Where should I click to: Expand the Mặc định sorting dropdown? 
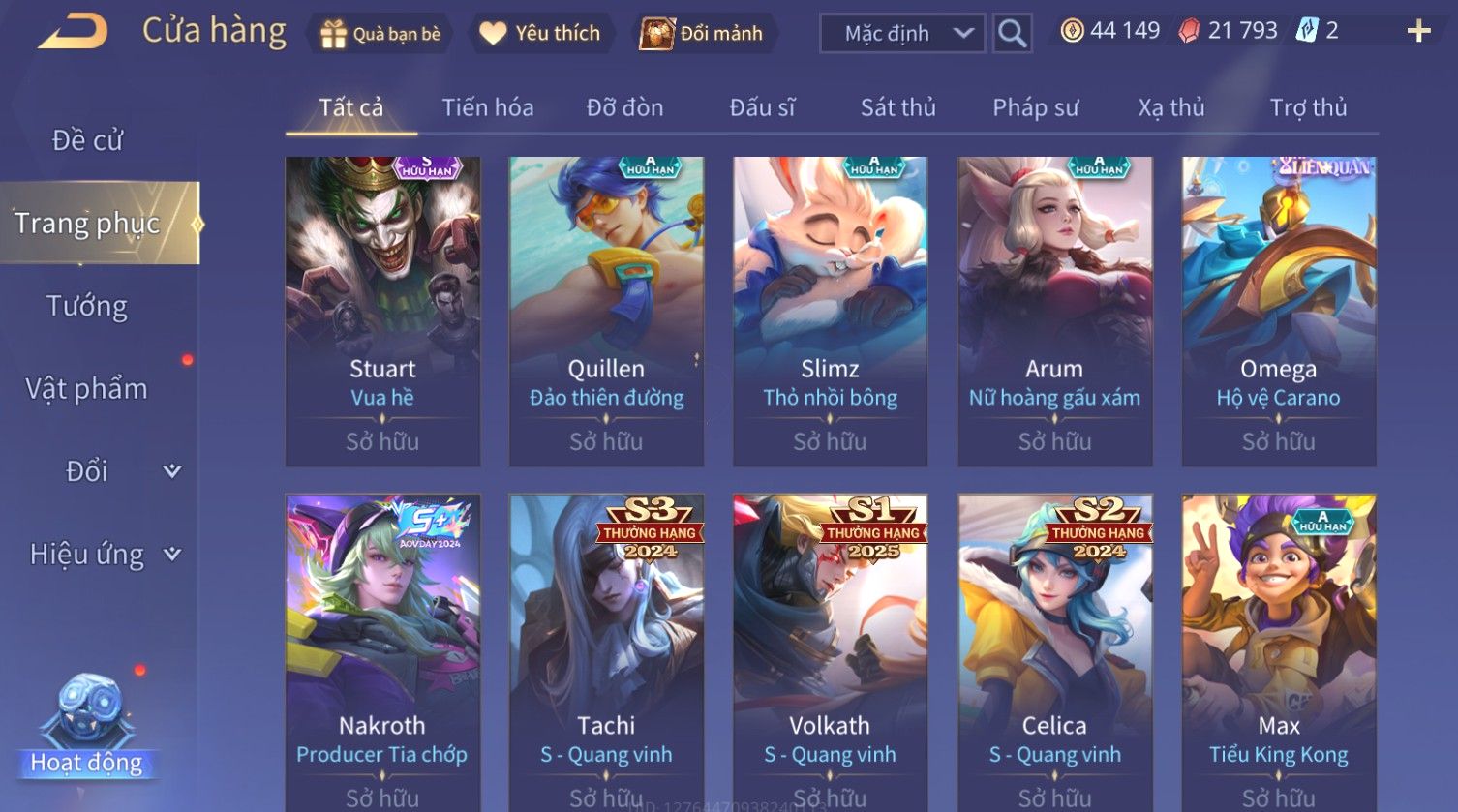point(901,34)
